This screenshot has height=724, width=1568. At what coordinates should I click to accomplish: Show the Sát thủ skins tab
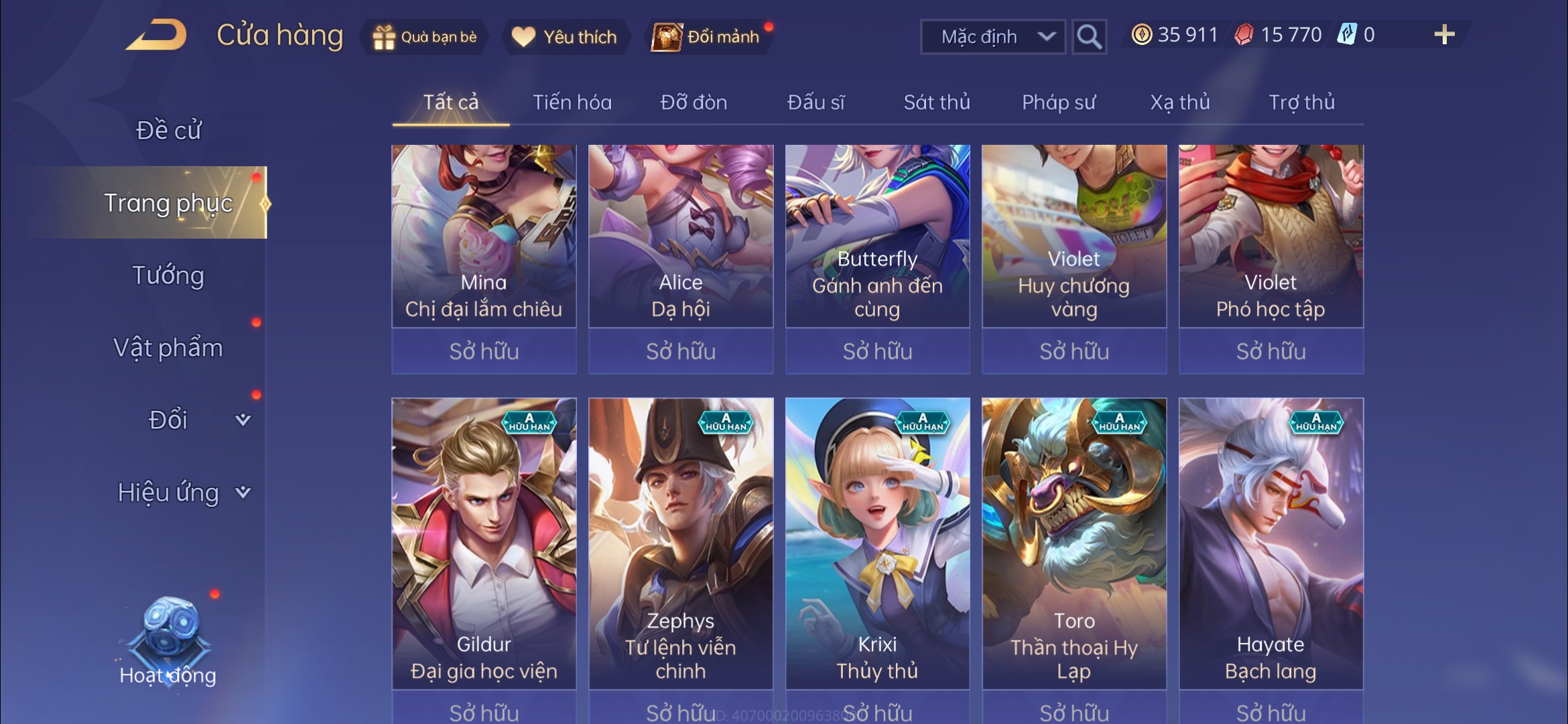point(936,103)
